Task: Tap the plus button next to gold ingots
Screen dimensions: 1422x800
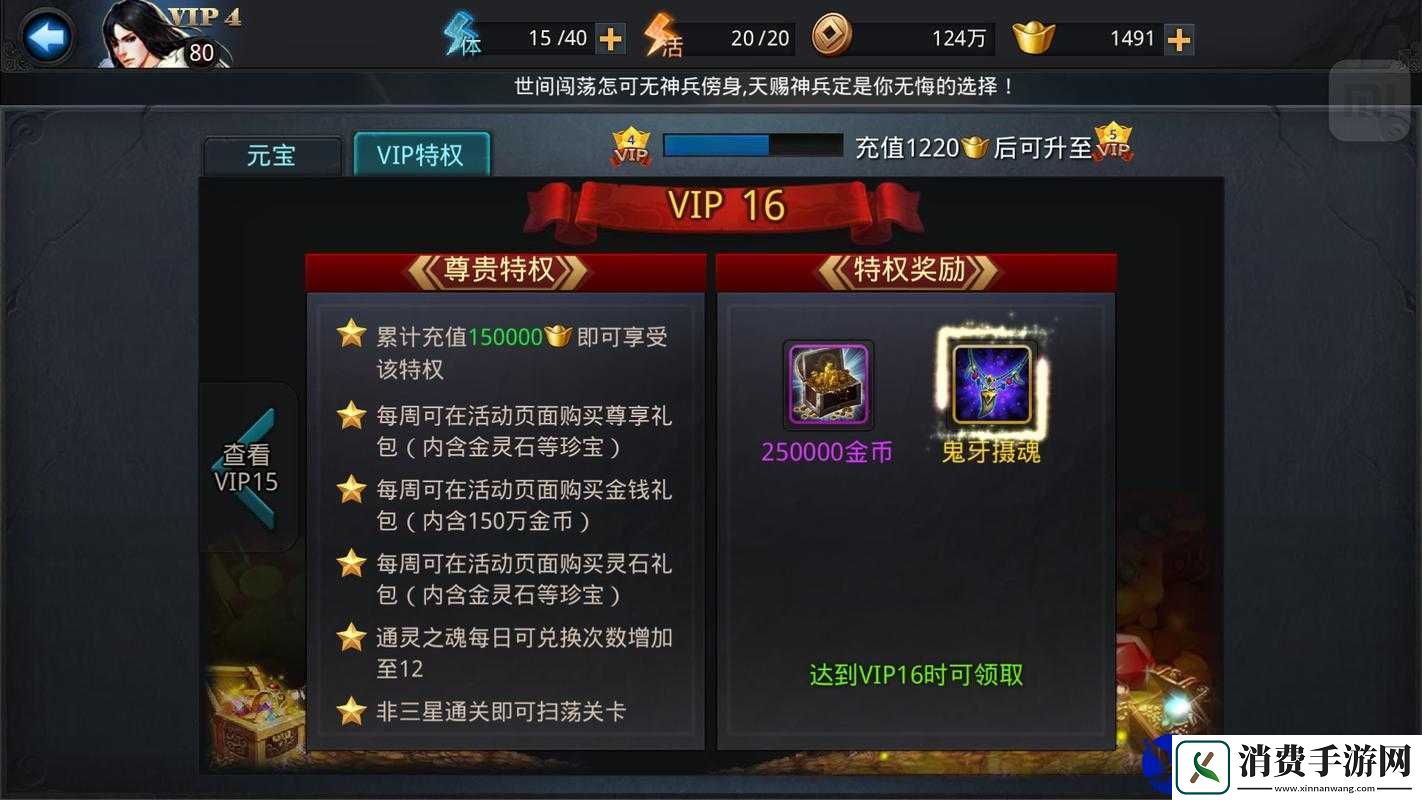Action: click(x=1177, y=37)
